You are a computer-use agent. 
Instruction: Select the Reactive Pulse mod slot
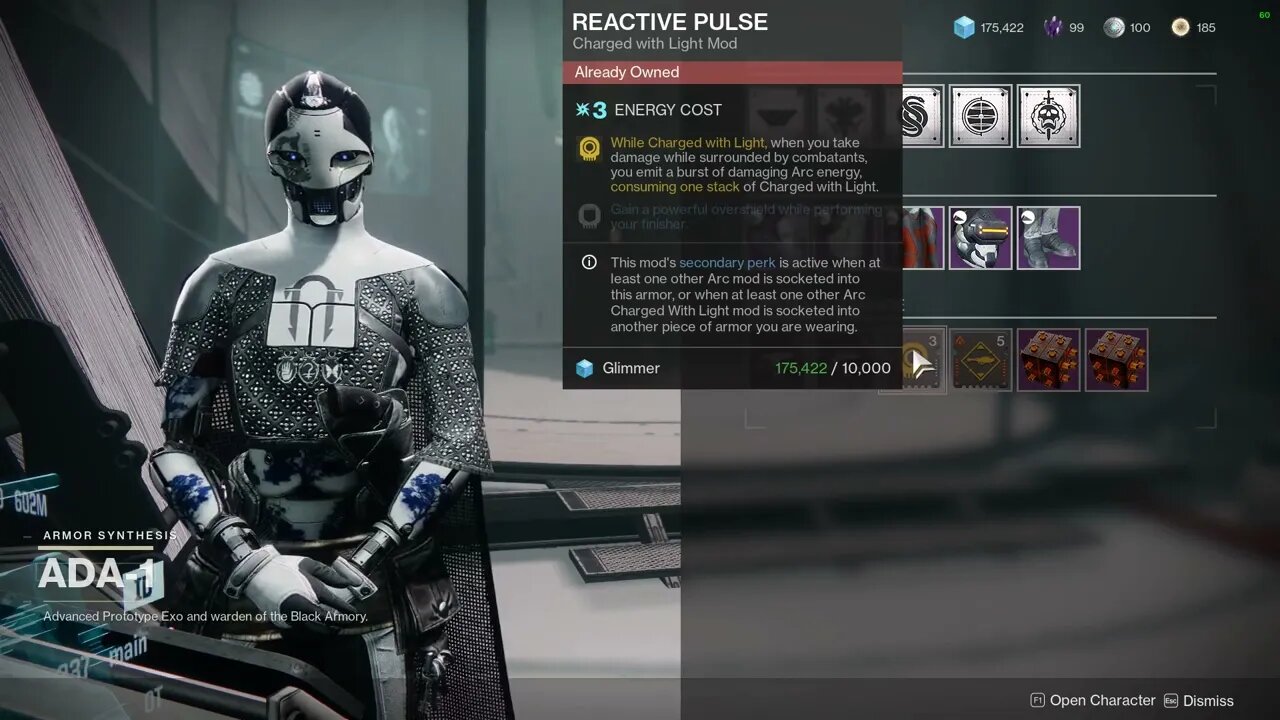coord(914,360)
